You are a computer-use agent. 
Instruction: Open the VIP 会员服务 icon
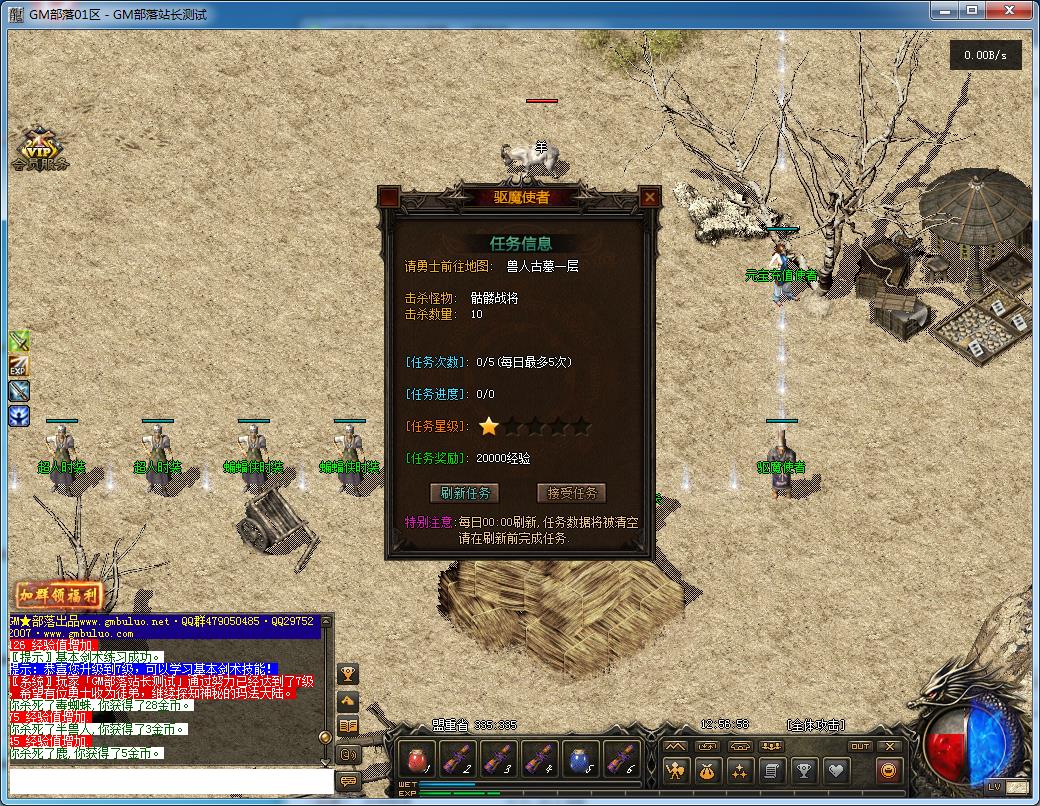pos(40,150)
